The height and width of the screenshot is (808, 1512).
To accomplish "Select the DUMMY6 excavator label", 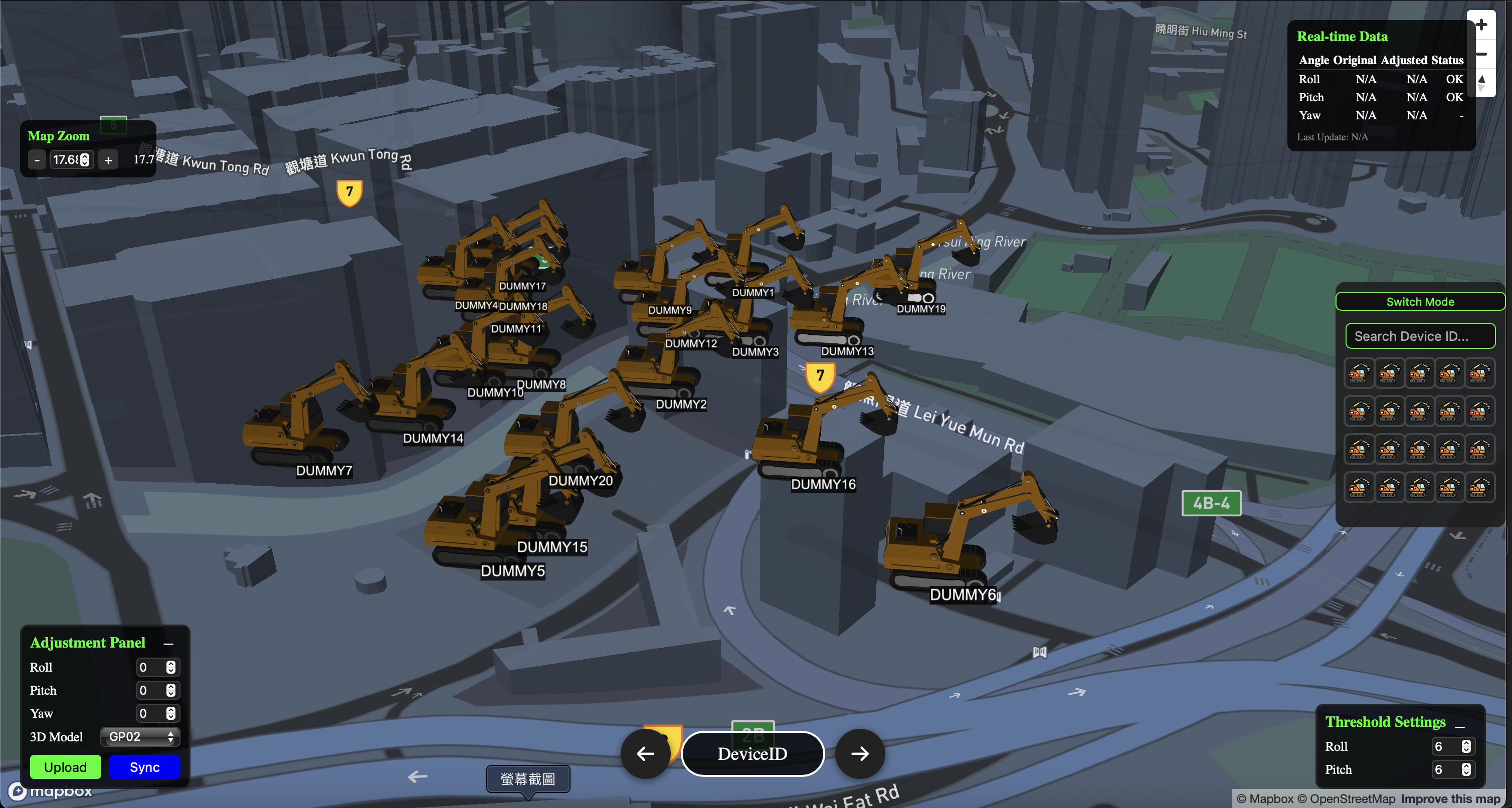I will 963,594.
